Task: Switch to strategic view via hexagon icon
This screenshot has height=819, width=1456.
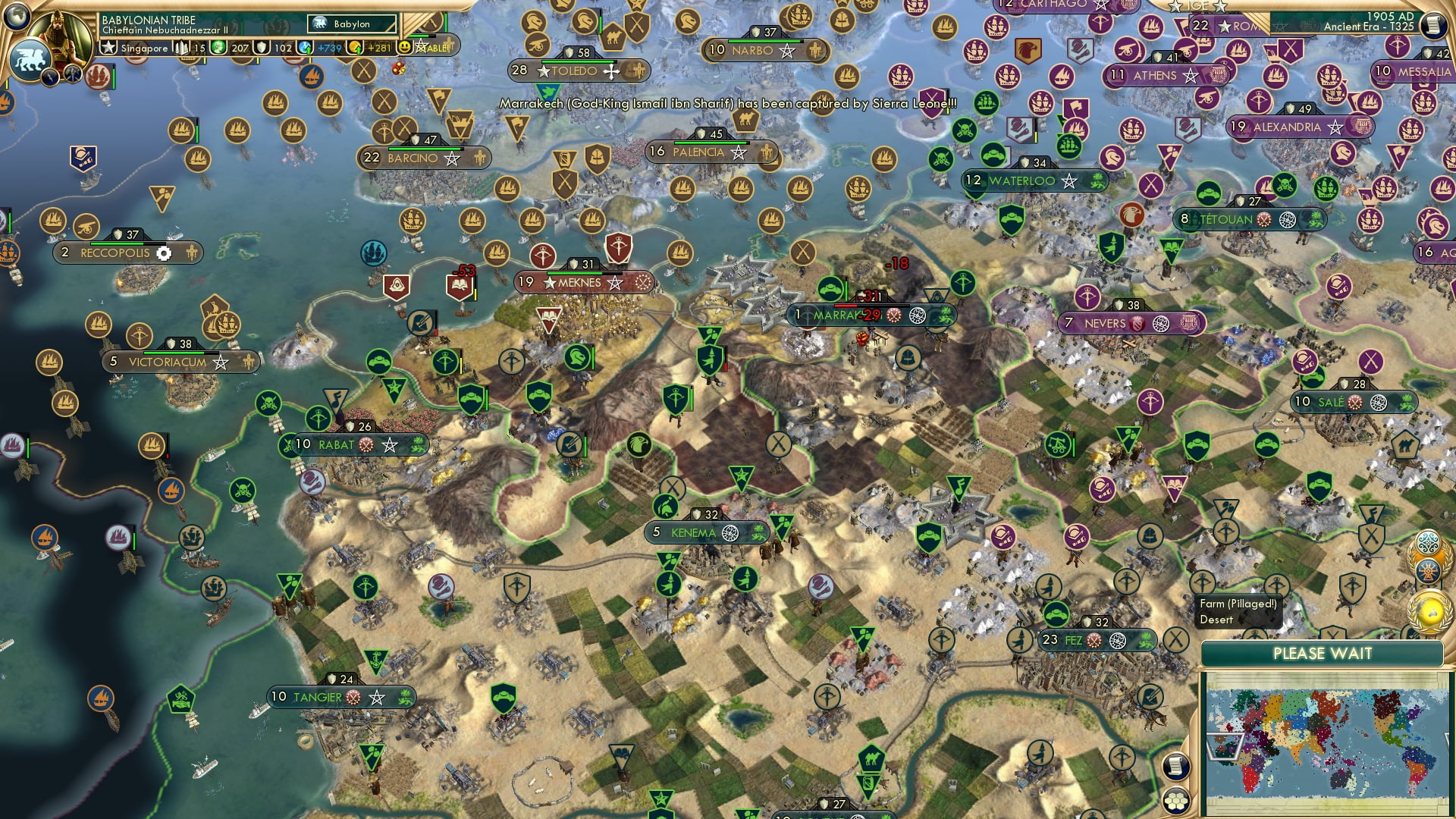Action: pos(1176,802)
